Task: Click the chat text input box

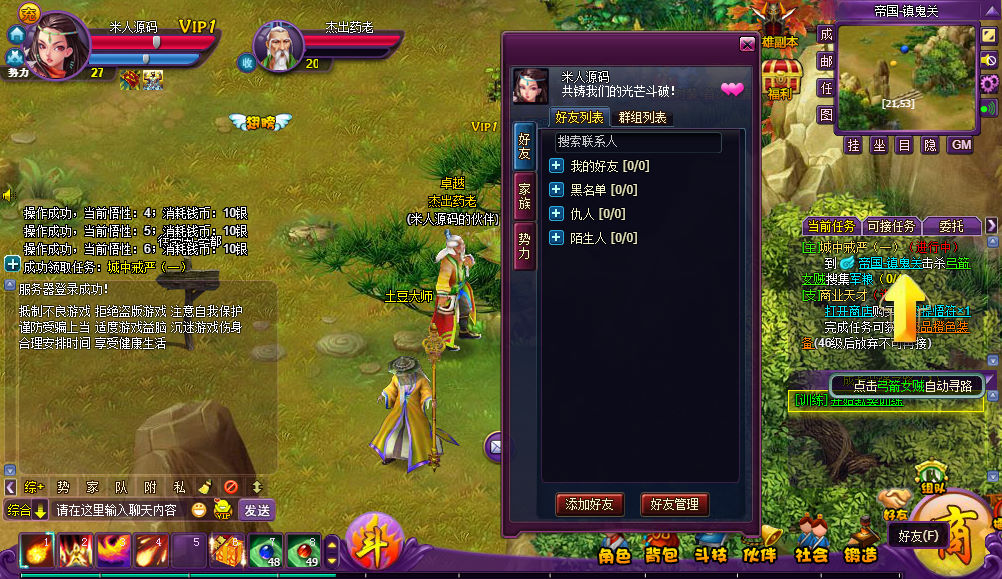Action: (x=118, y=510)
